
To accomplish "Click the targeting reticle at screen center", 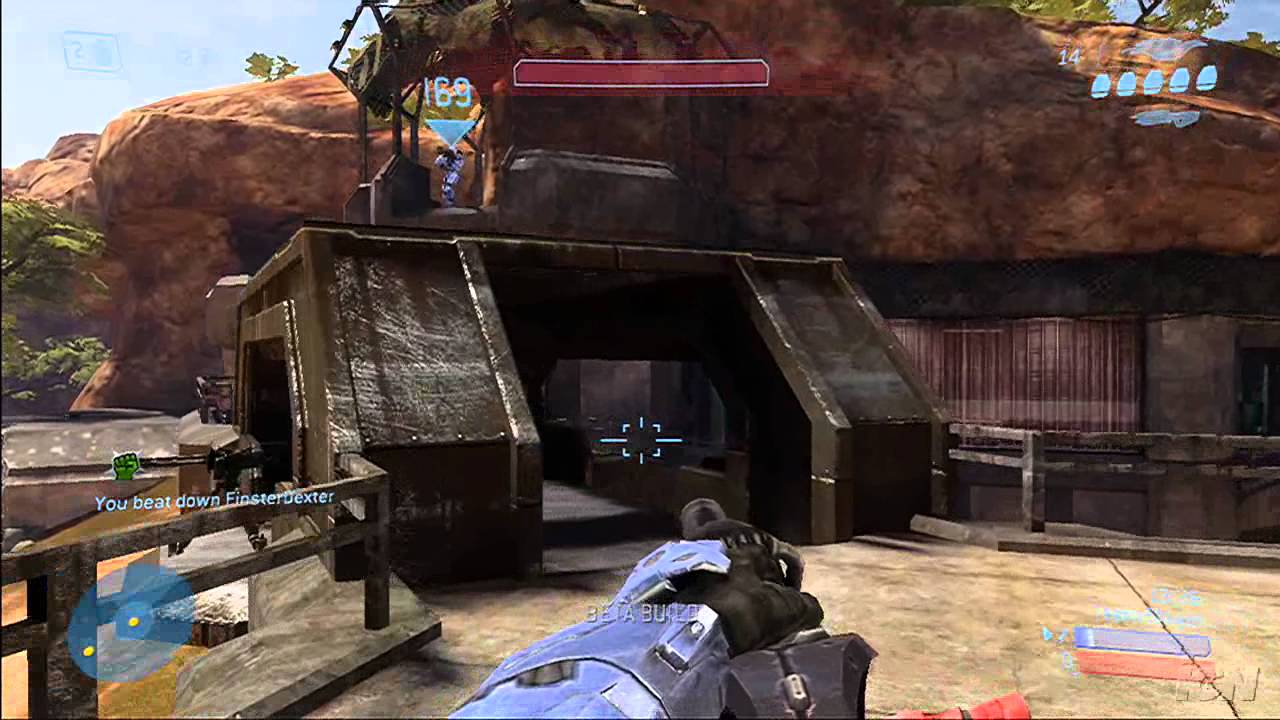I will click(x=640, y=438).
